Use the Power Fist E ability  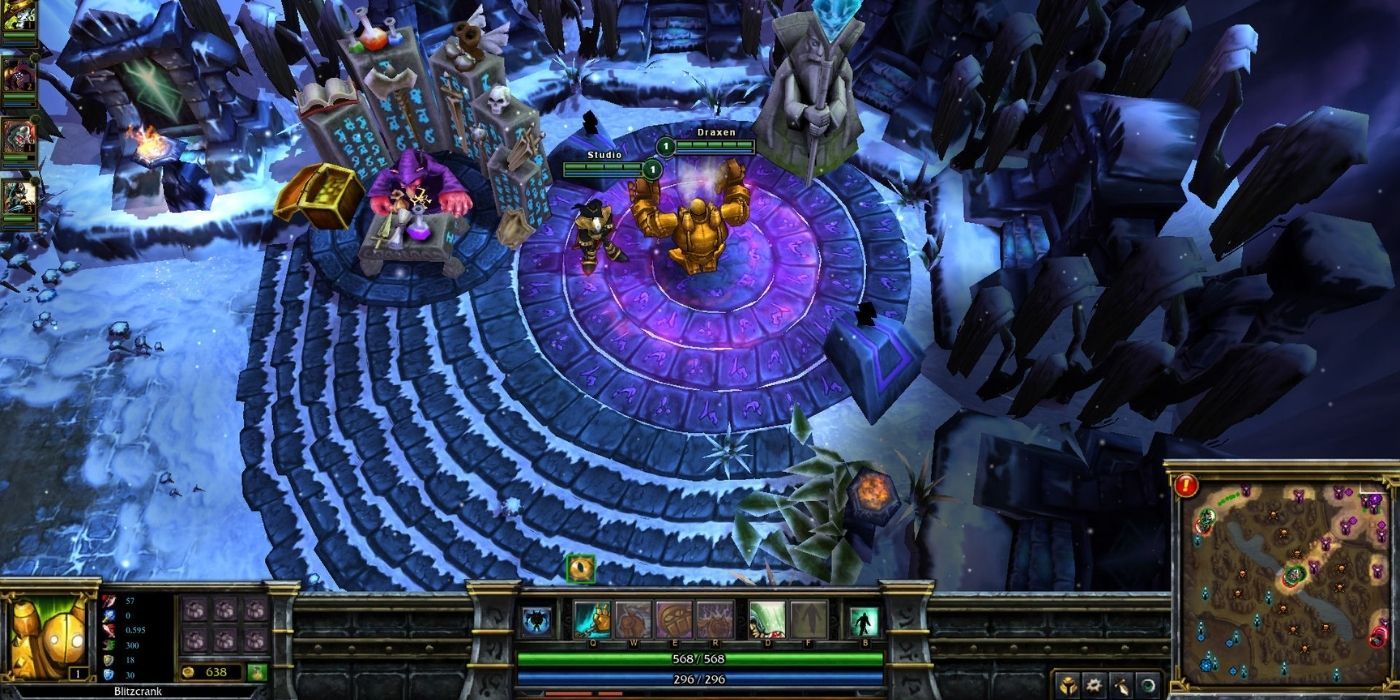674,620
